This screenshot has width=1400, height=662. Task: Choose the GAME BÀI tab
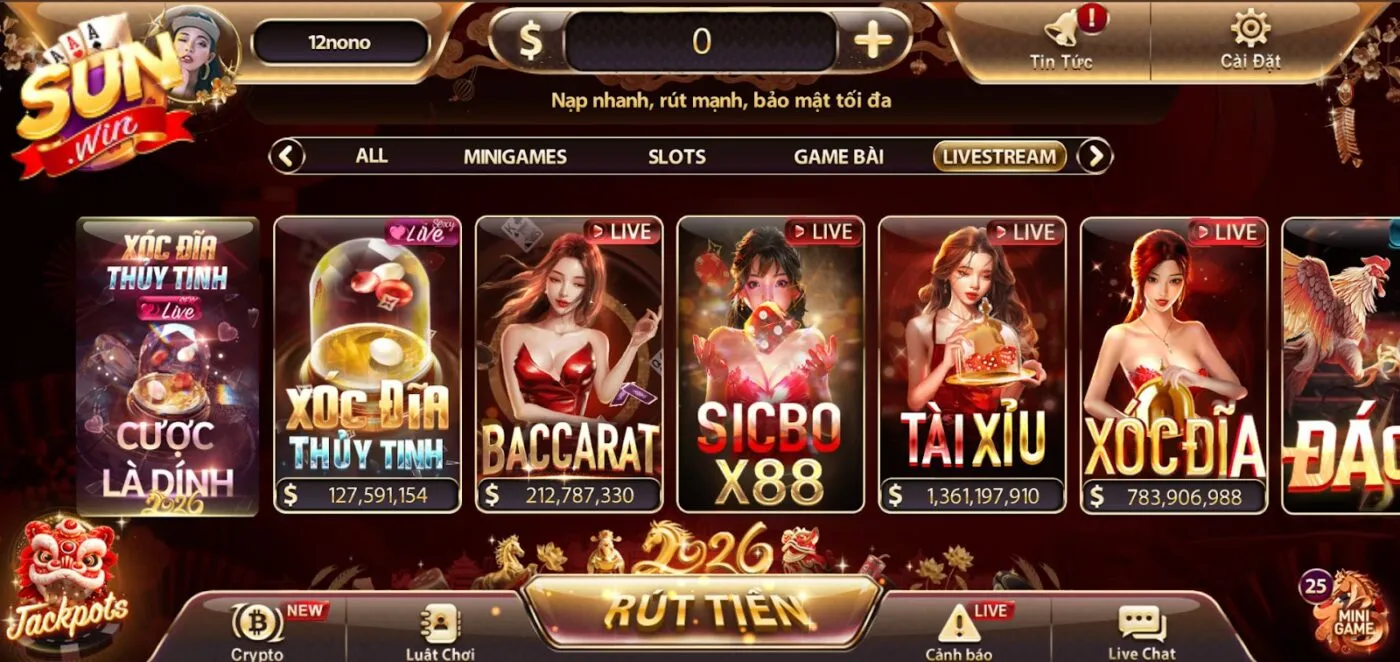[838, 156]
